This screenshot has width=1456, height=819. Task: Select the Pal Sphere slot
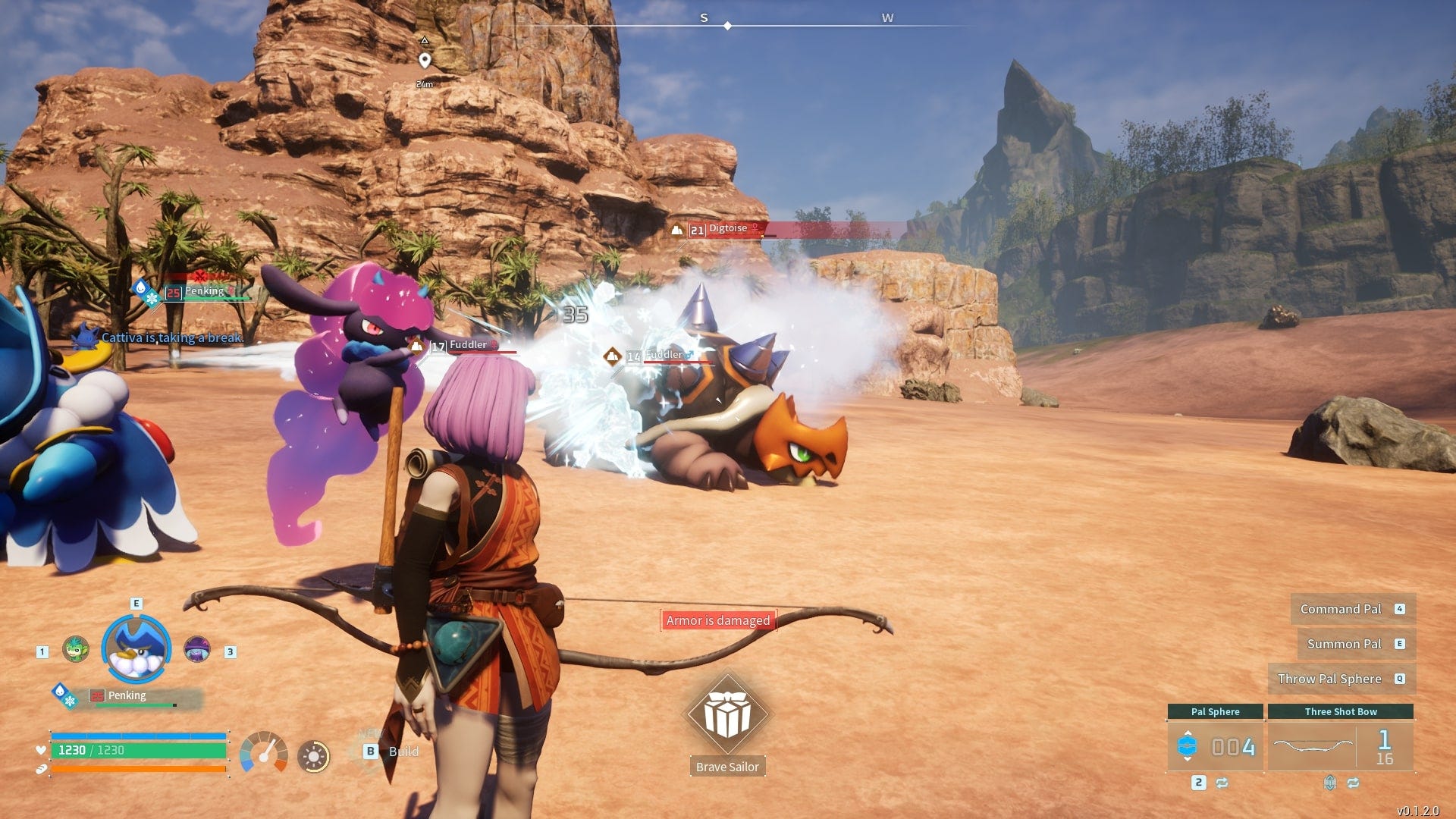[1215, 747]
